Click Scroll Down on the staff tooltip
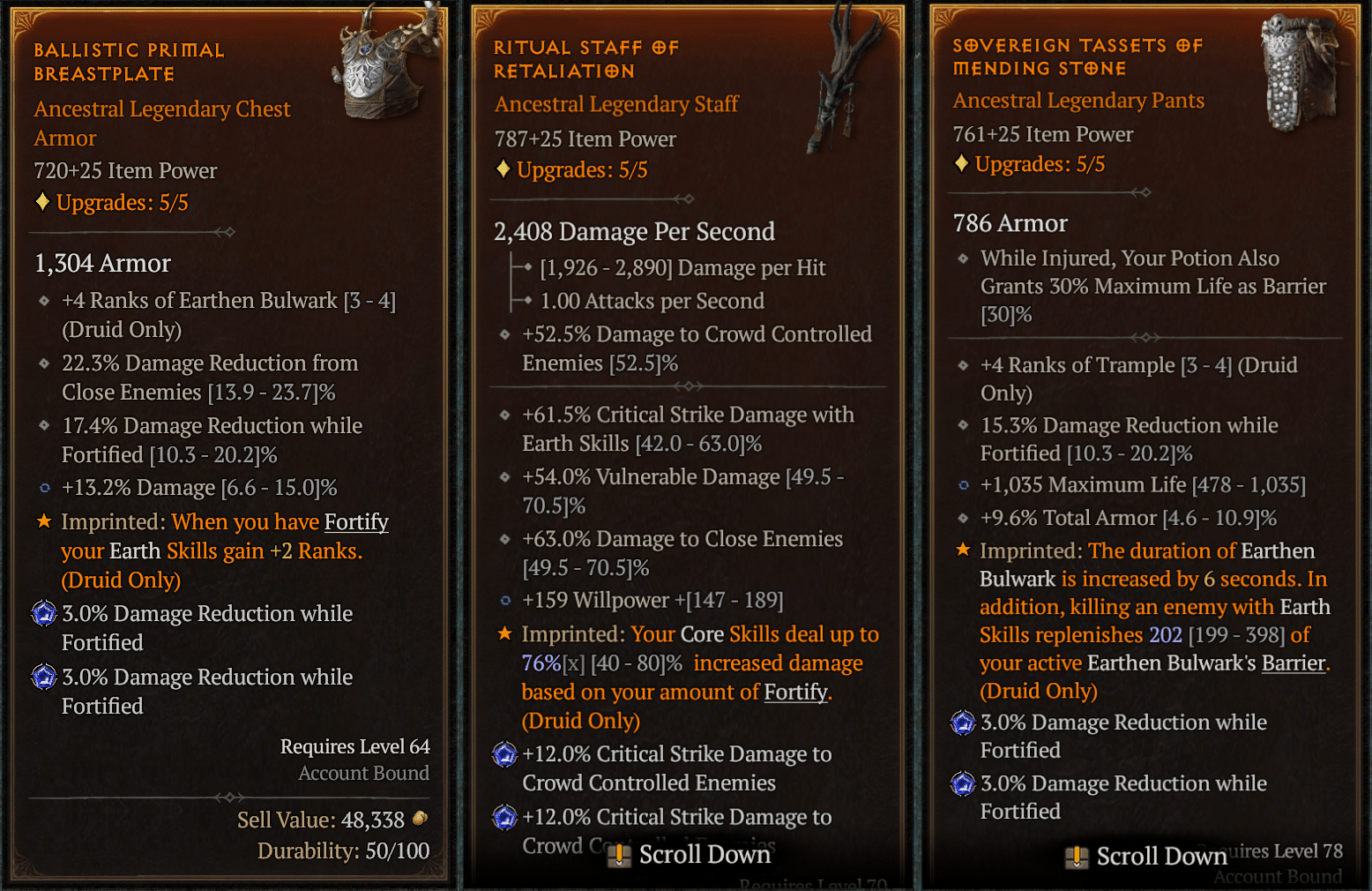This screenshot has width=1372, height=891. click(x=690, y=854)
